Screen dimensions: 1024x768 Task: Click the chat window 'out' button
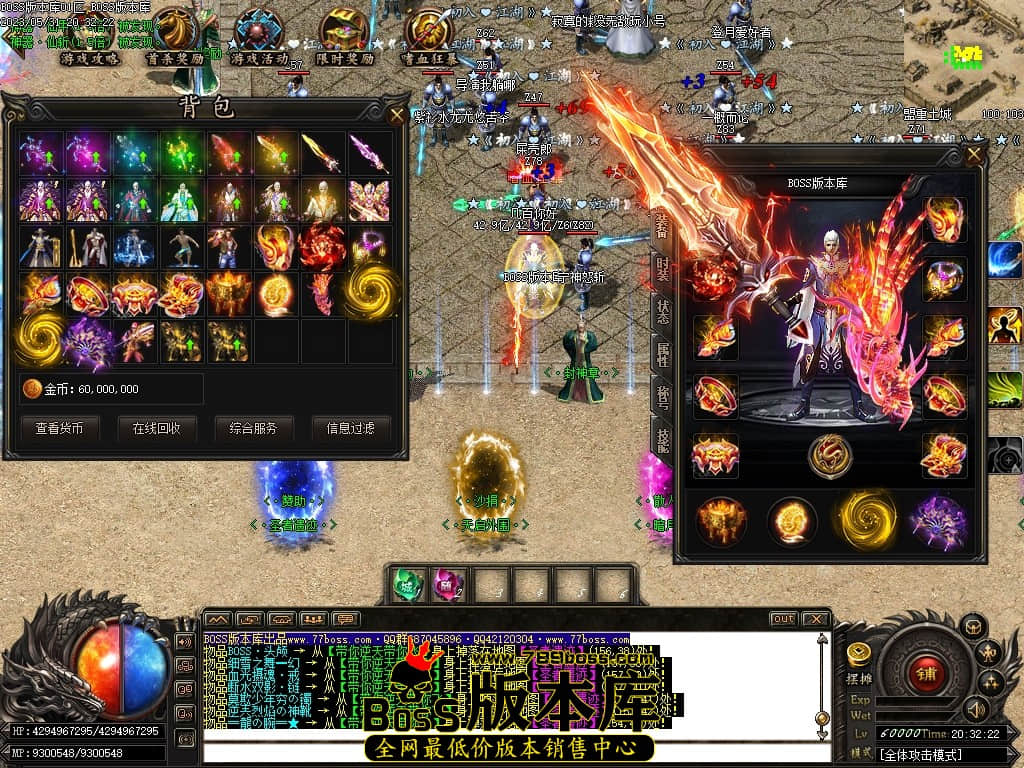(x=783, y=619)
